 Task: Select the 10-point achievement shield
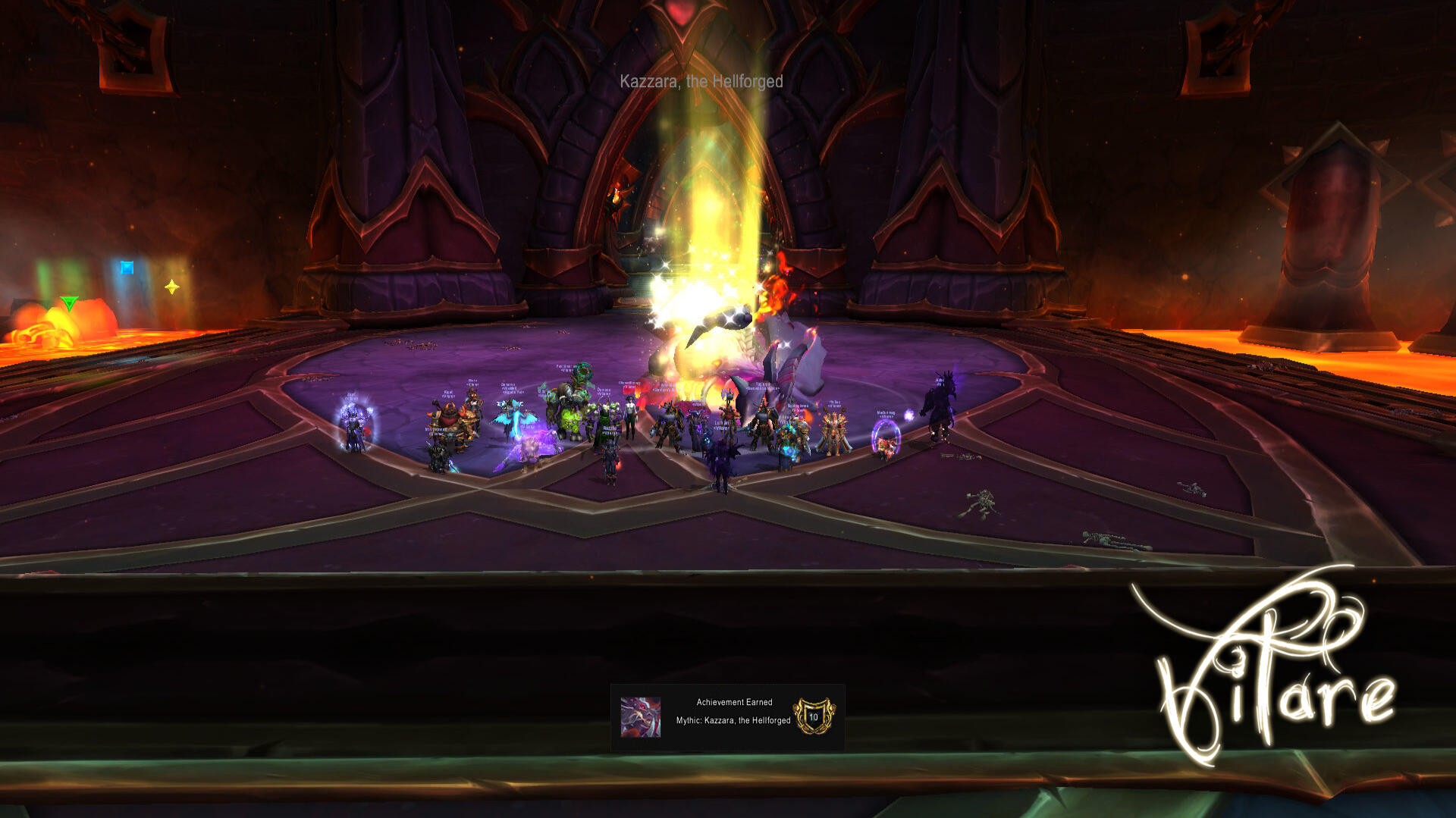[814, 716]
